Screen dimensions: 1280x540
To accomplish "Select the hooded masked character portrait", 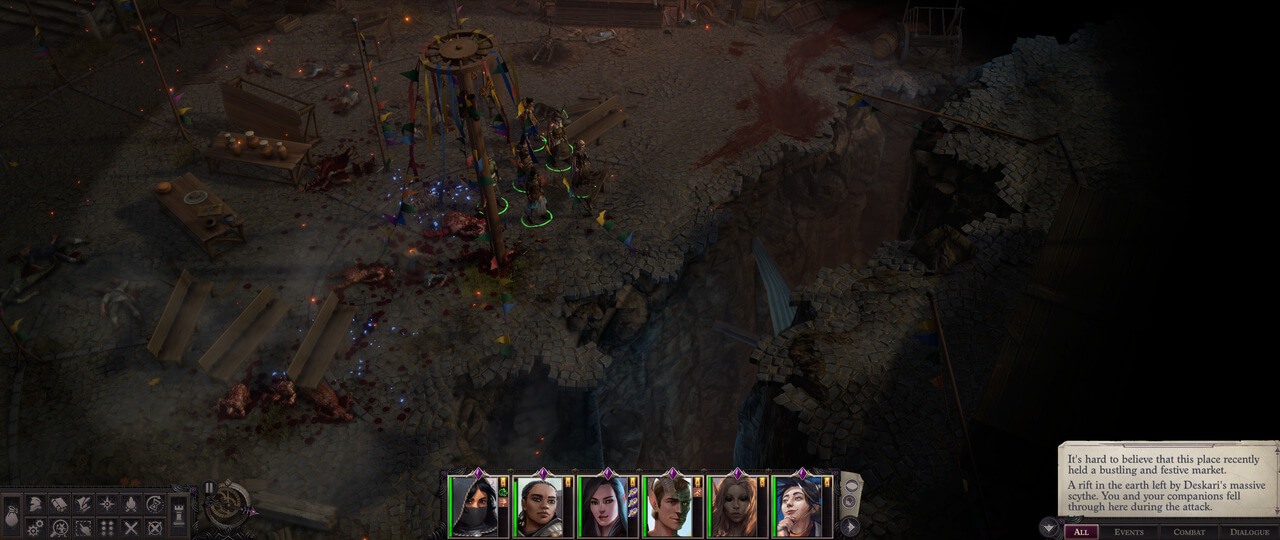I will click(x=476, y=506).
